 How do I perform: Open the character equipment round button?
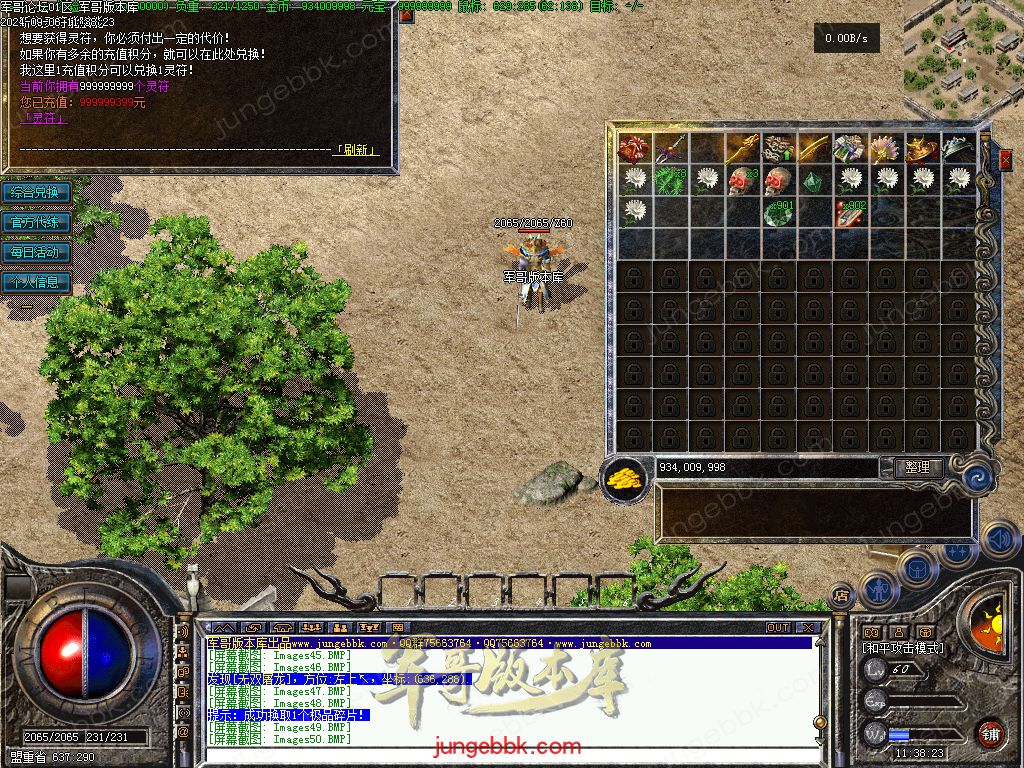point(879,590)
